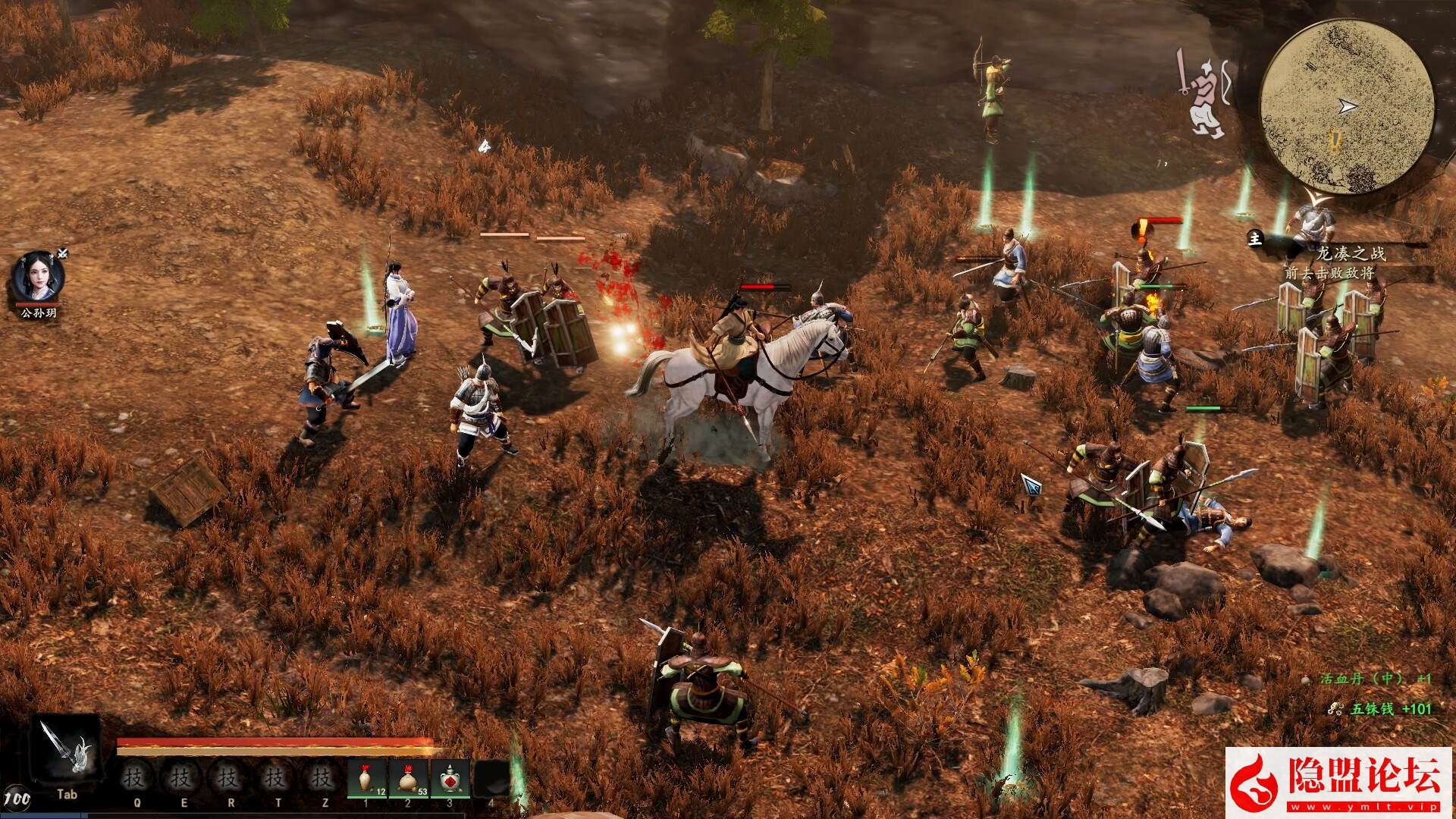Select the 龙凑之战 main quest tracker
Viewport: 1456px width, 819px height.
point(1350,253)
